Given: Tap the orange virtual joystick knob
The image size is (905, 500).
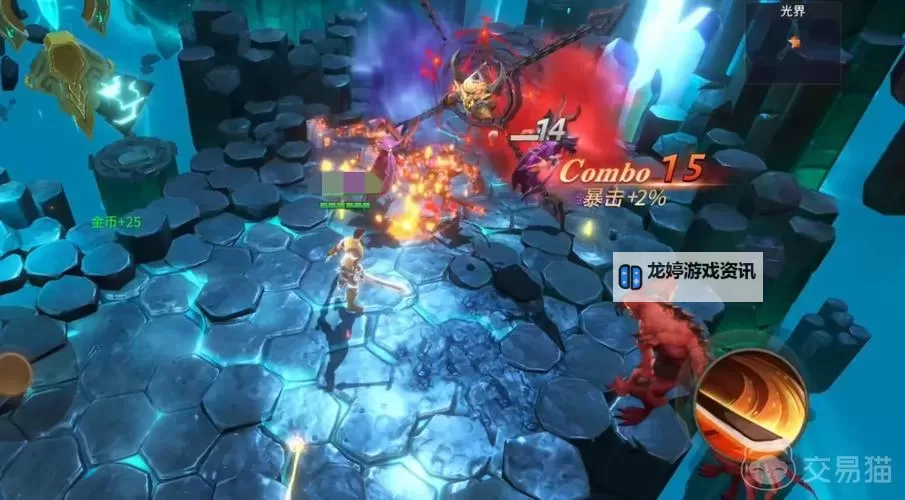Looking at the screenshot, I should (x=12, y=374).
